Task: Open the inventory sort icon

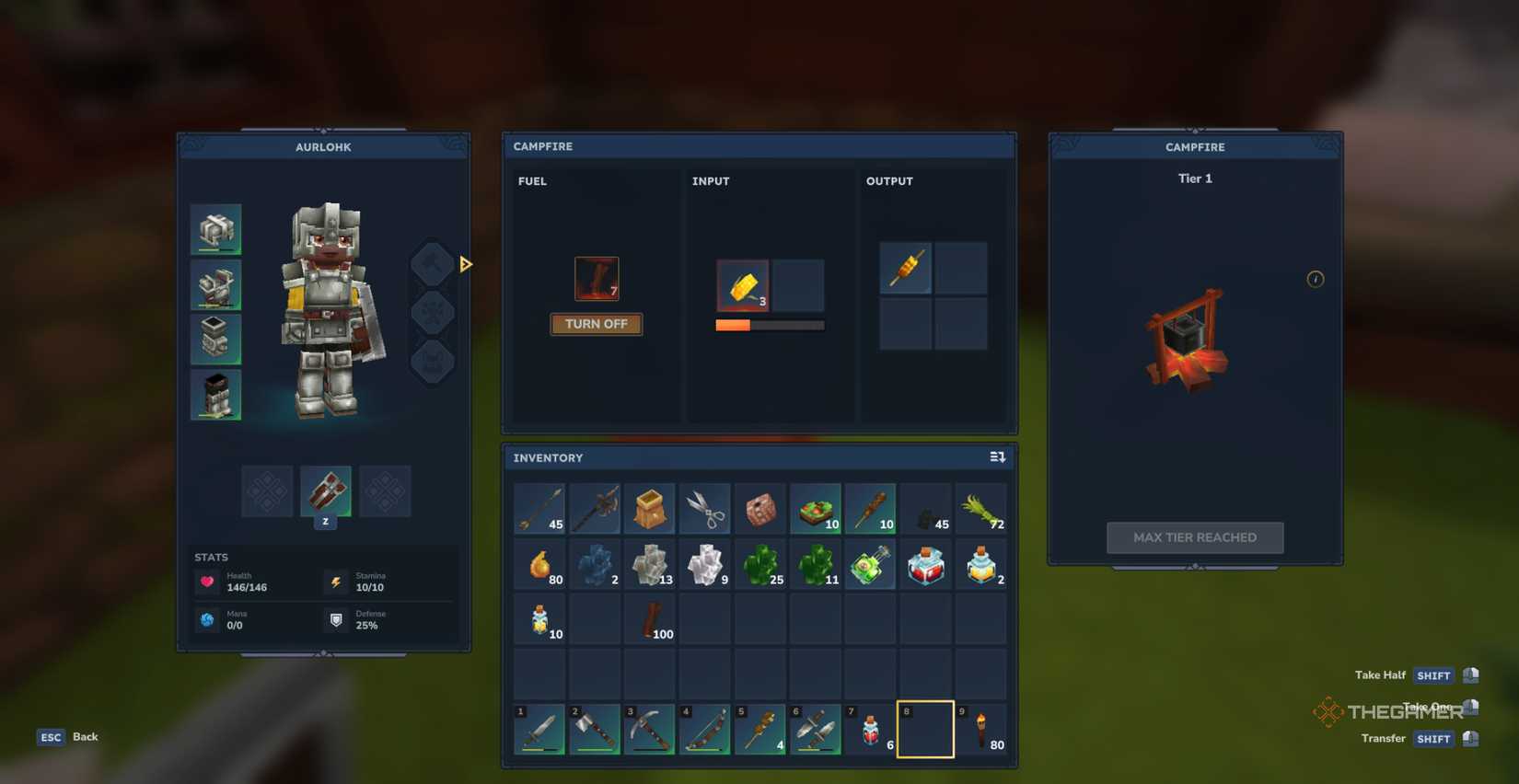Action: (x=997, y=456)
